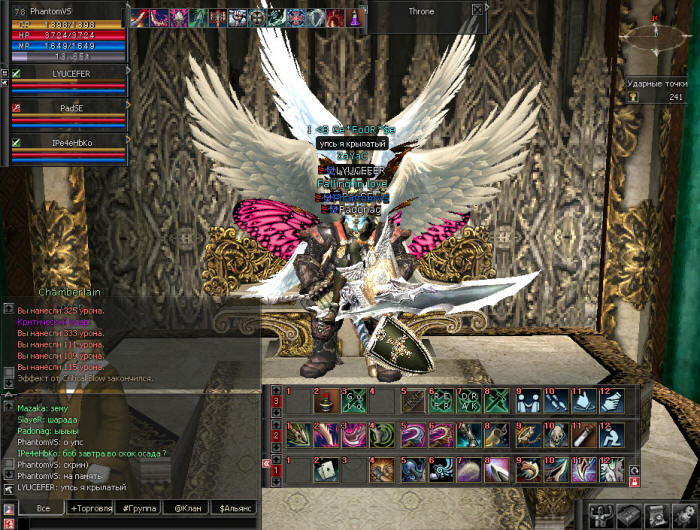Select the @Клан clan chat tab

tap(187, 509)
